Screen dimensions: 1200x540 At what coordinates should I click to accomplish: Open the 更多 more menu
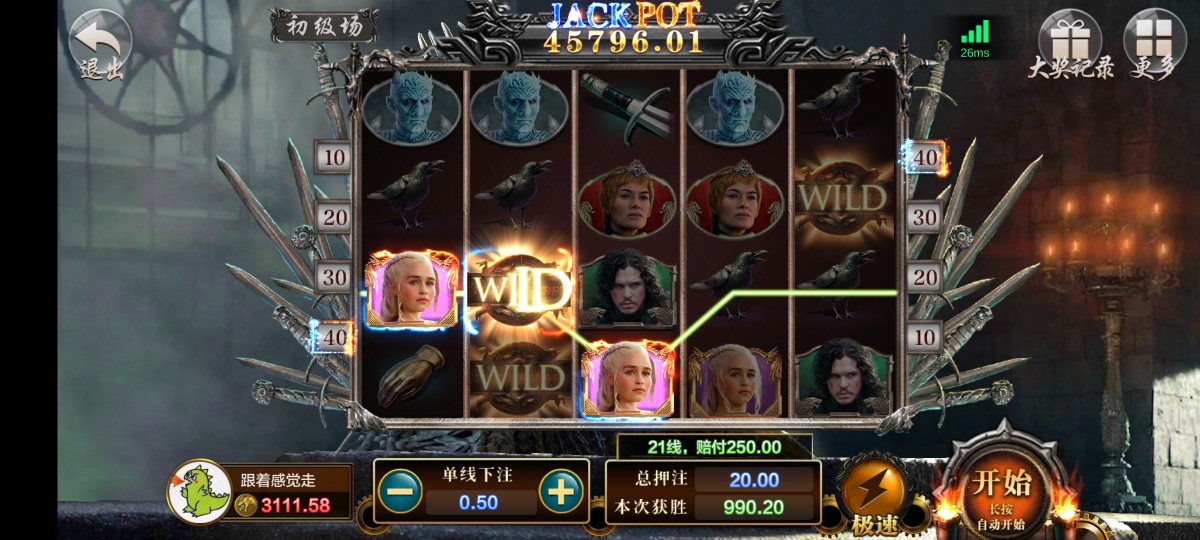pyautogui.click(x=1155, y=42)
